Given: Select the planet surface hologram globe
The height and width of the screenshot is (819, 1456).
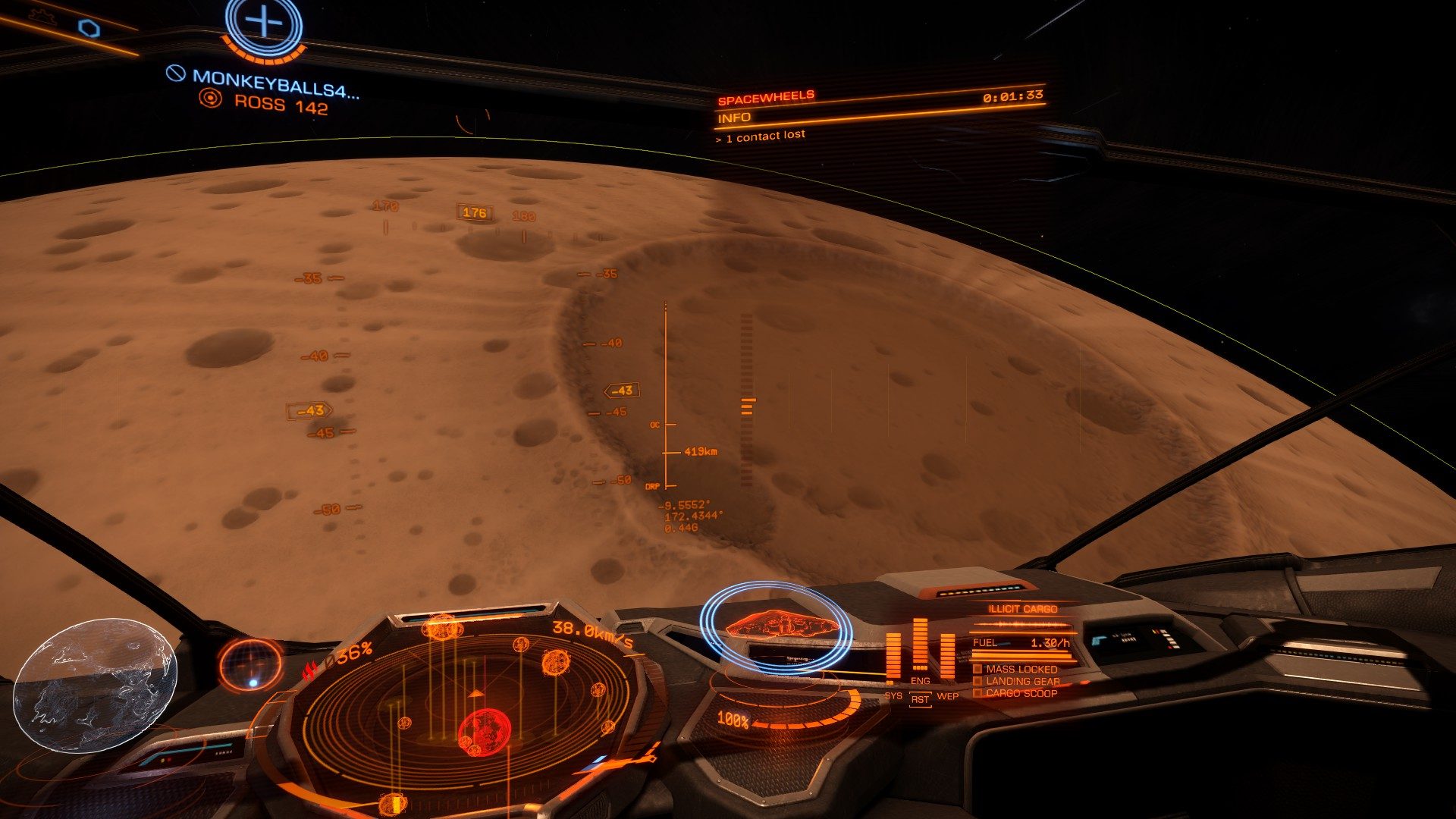Looking at the screenshot, I should click(95, 685).
